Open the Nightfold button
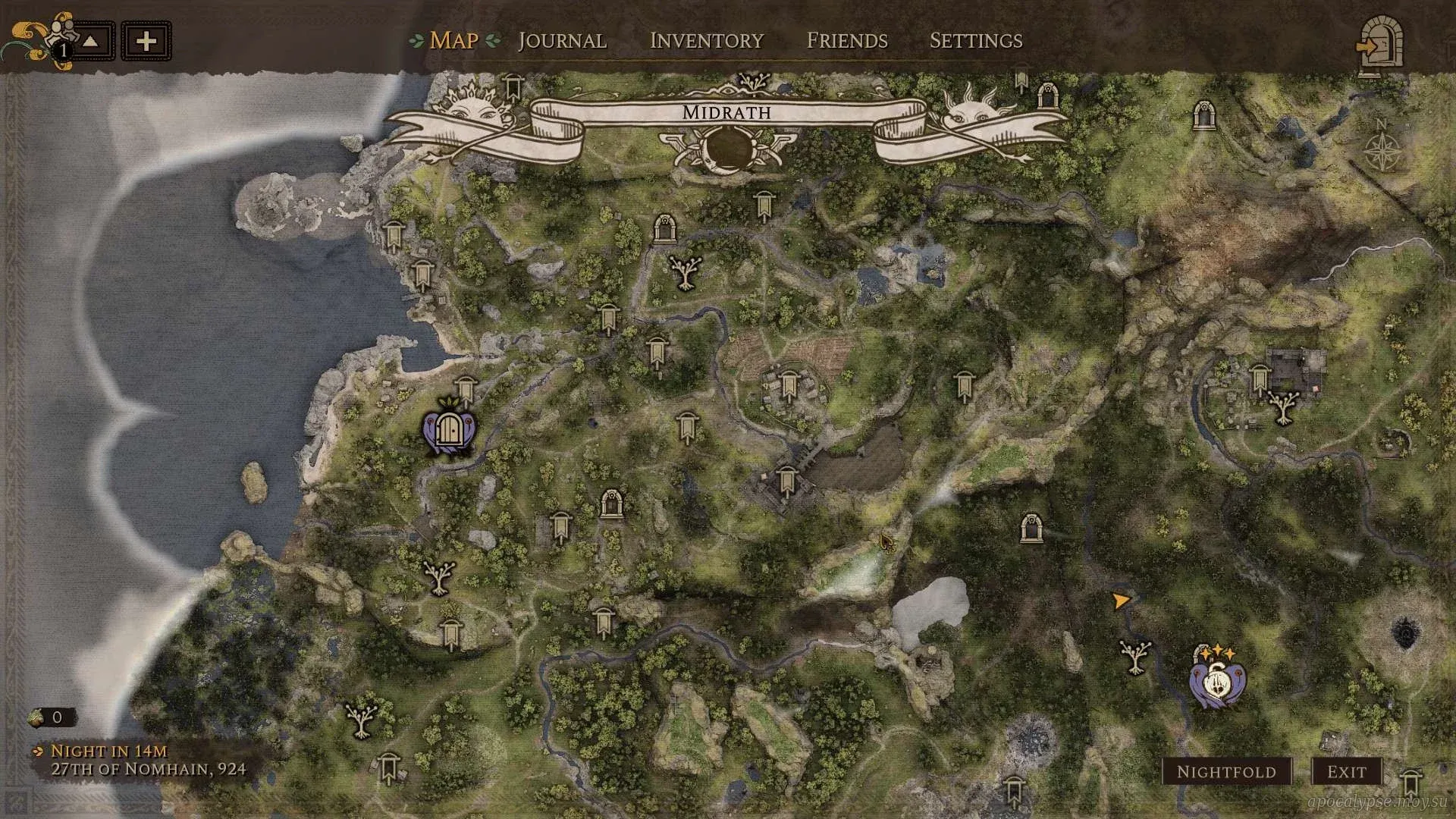Viewport: 1456px width, 819px height. tap(1226, 772)
